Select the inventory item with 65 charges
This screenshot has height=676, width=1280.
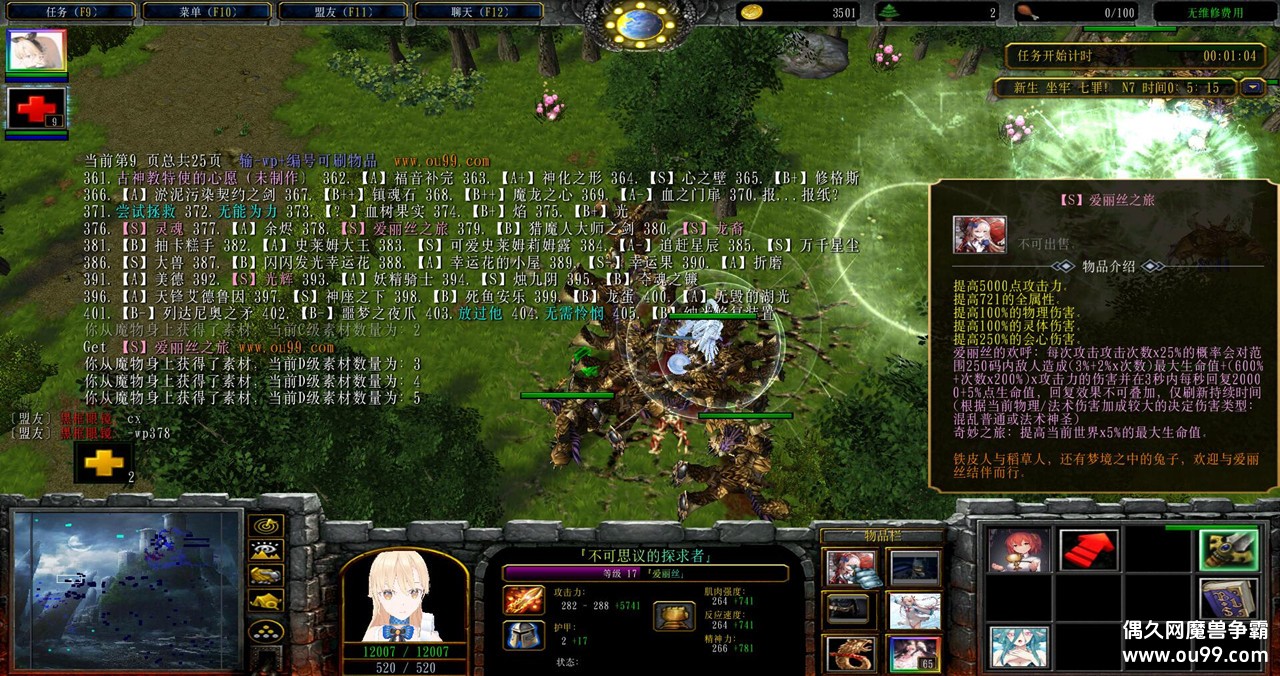(x=914, y=653)
